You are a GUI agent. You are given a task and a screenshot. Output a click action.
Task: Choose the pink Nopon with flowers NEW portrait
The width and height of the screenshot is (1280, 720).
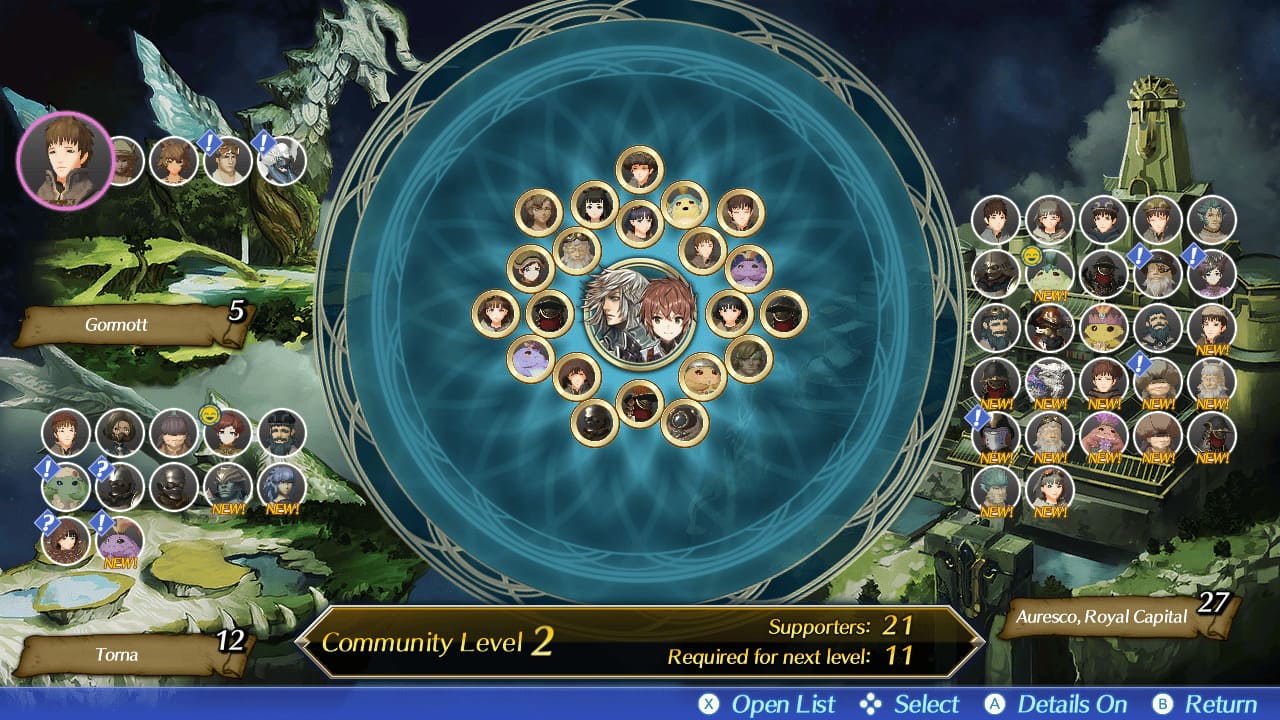1104,435
